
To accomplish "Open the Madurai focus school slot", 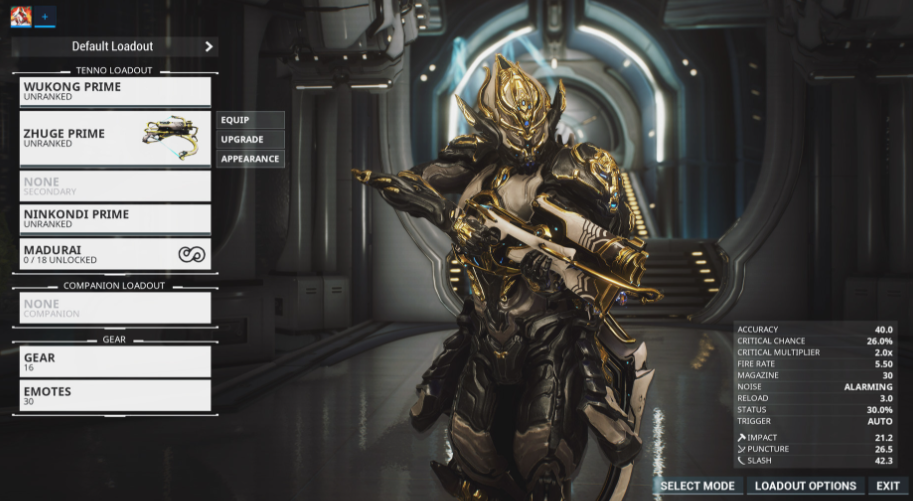I will [x=115, y=254].
